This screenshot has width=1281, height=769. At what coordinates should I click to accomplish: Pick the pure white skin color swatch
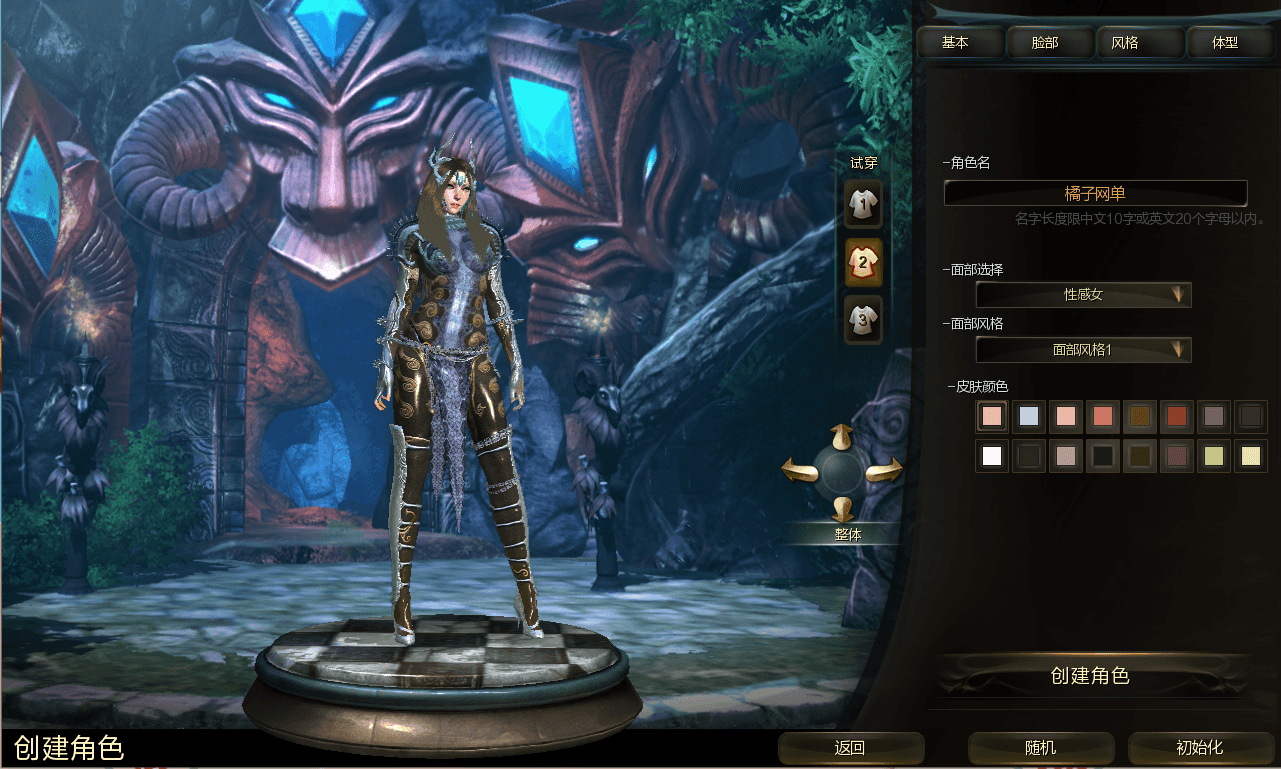[x=992, y=456]
